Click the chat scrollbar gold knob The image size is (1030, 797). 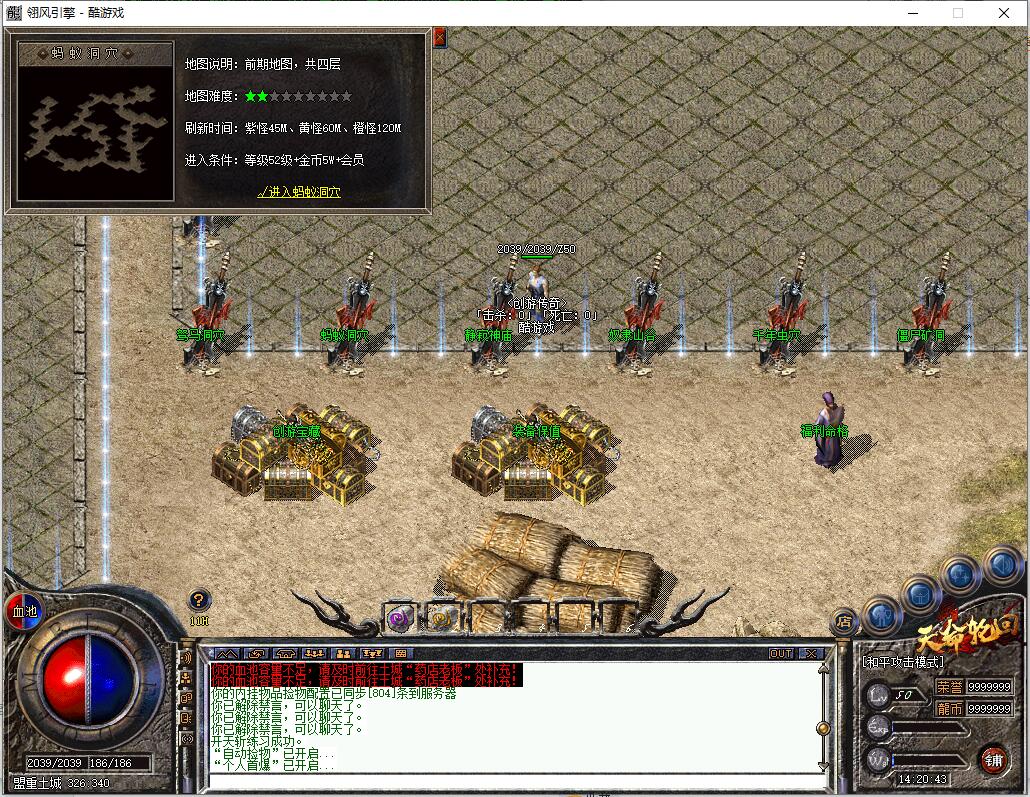[x=823, y=728]
